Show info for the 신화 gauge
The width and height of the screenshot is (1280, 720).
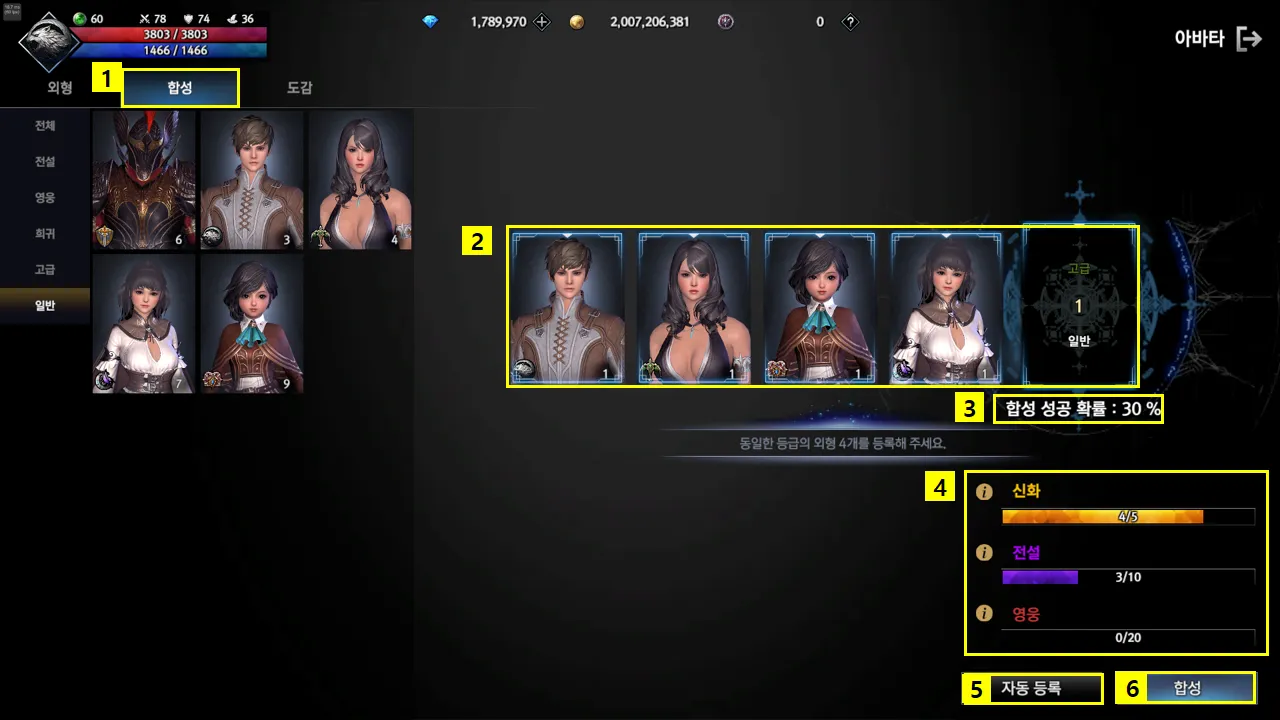point(984,492)
